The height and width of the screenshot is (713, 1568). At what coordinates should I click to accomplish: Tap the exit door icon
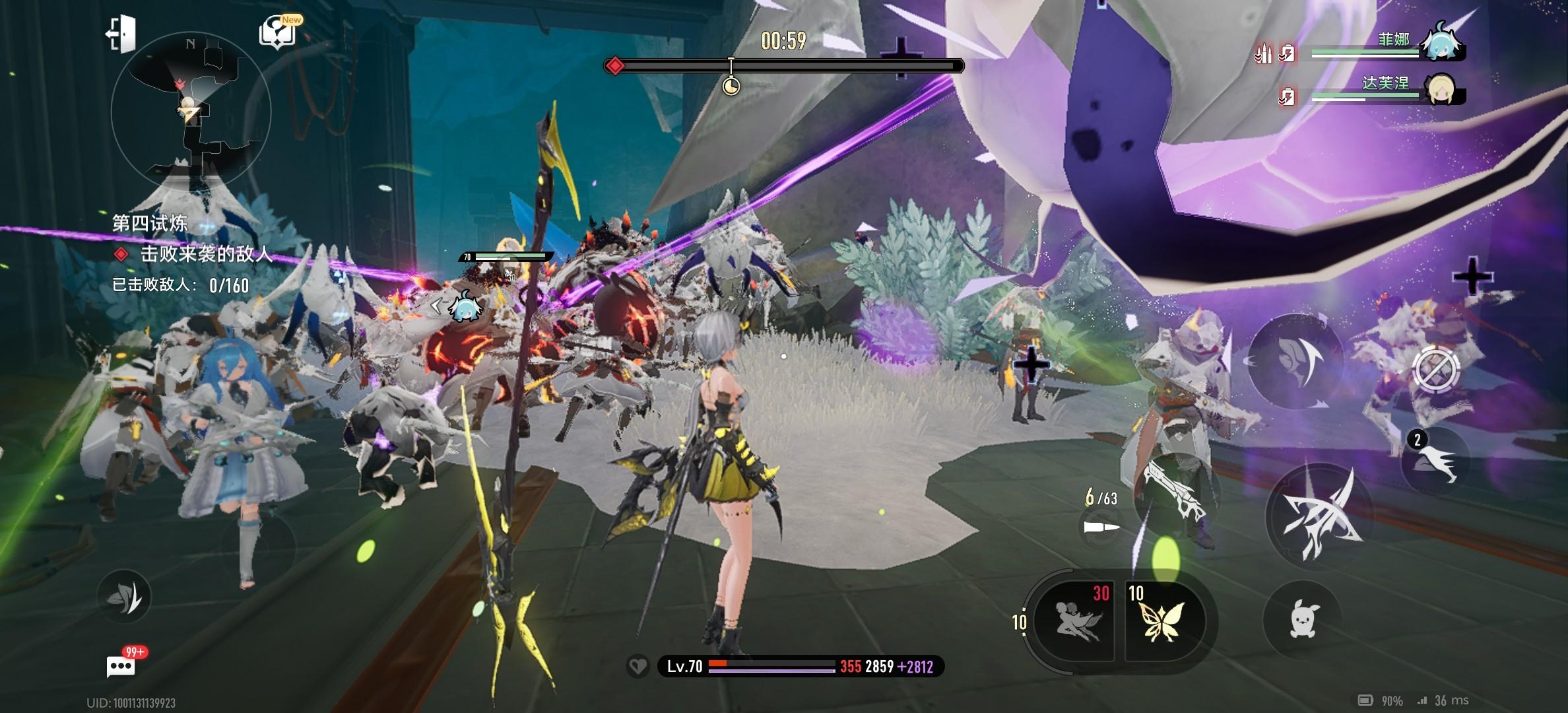[x=121, y=33]
